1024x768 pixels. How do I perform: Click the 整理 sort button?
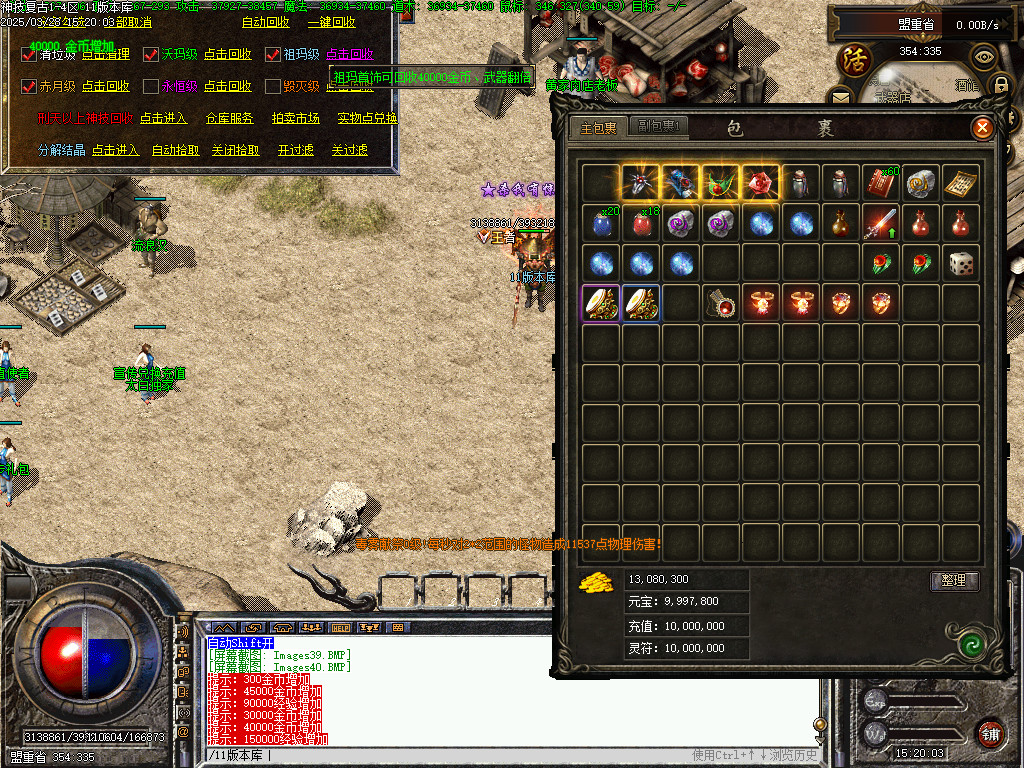click(954, 580)
